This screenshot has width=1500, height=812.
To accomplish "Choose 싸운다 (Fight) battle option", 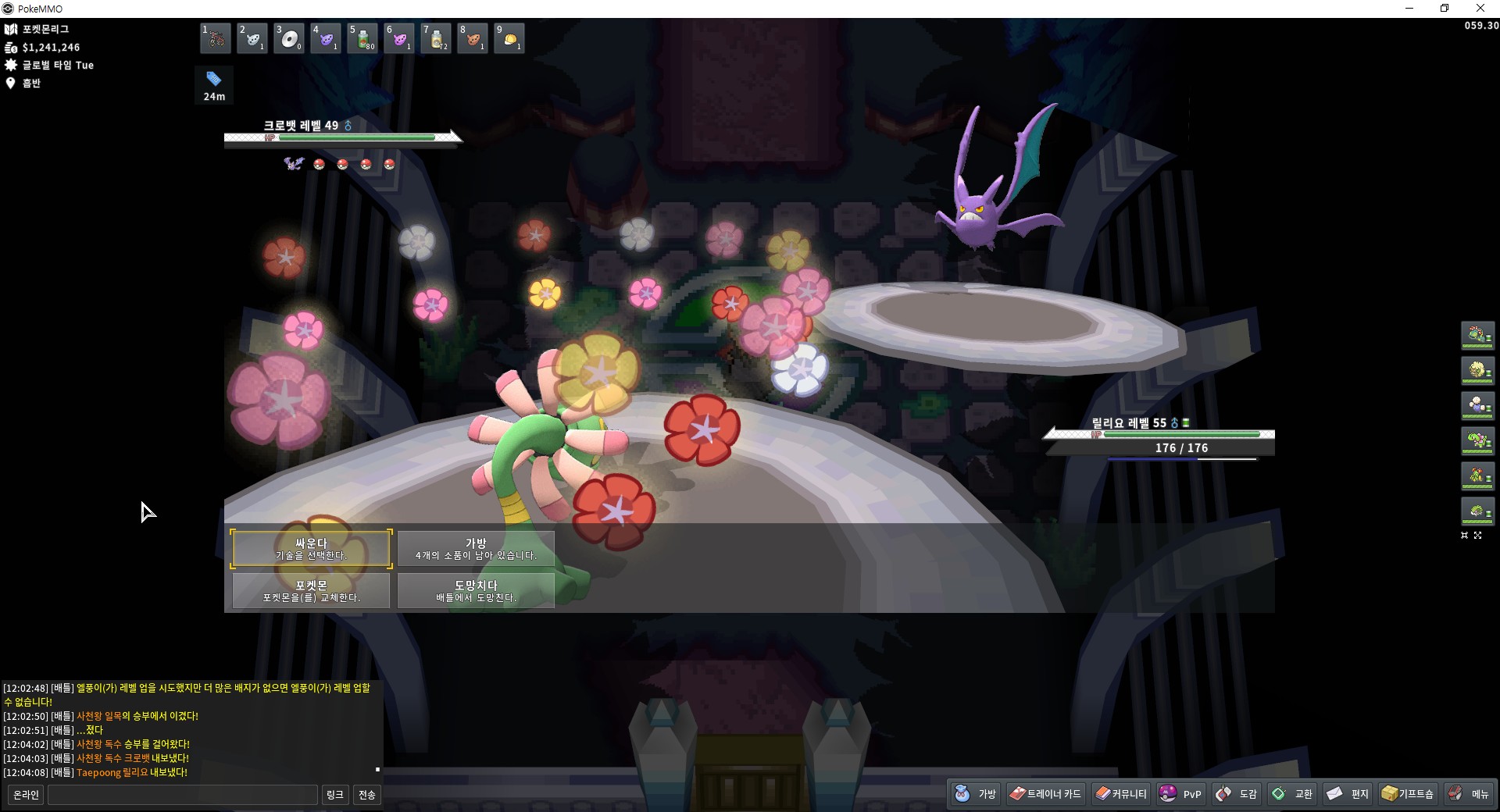I will [311, 548].
